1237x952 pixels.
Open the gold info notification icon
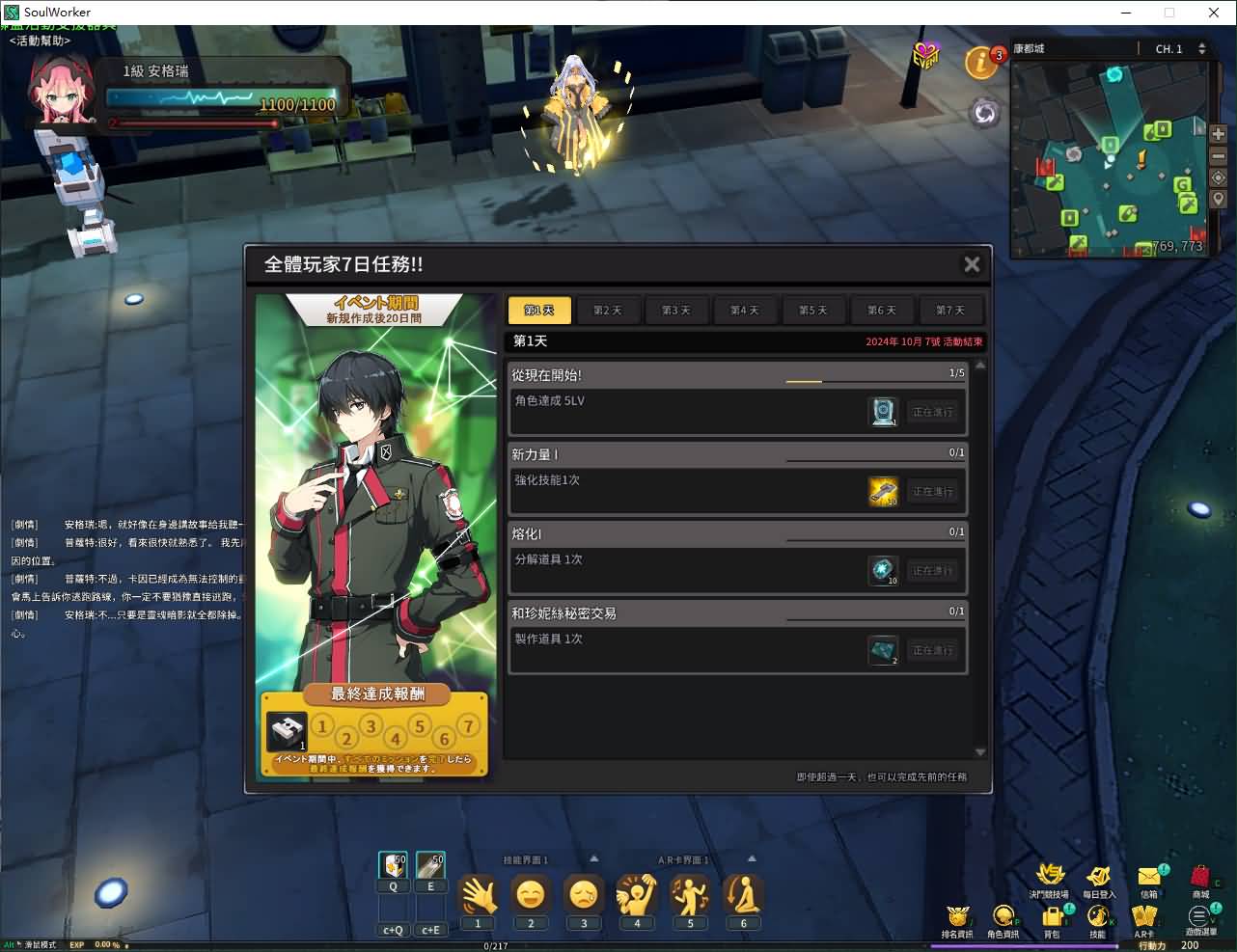[982, 63]
